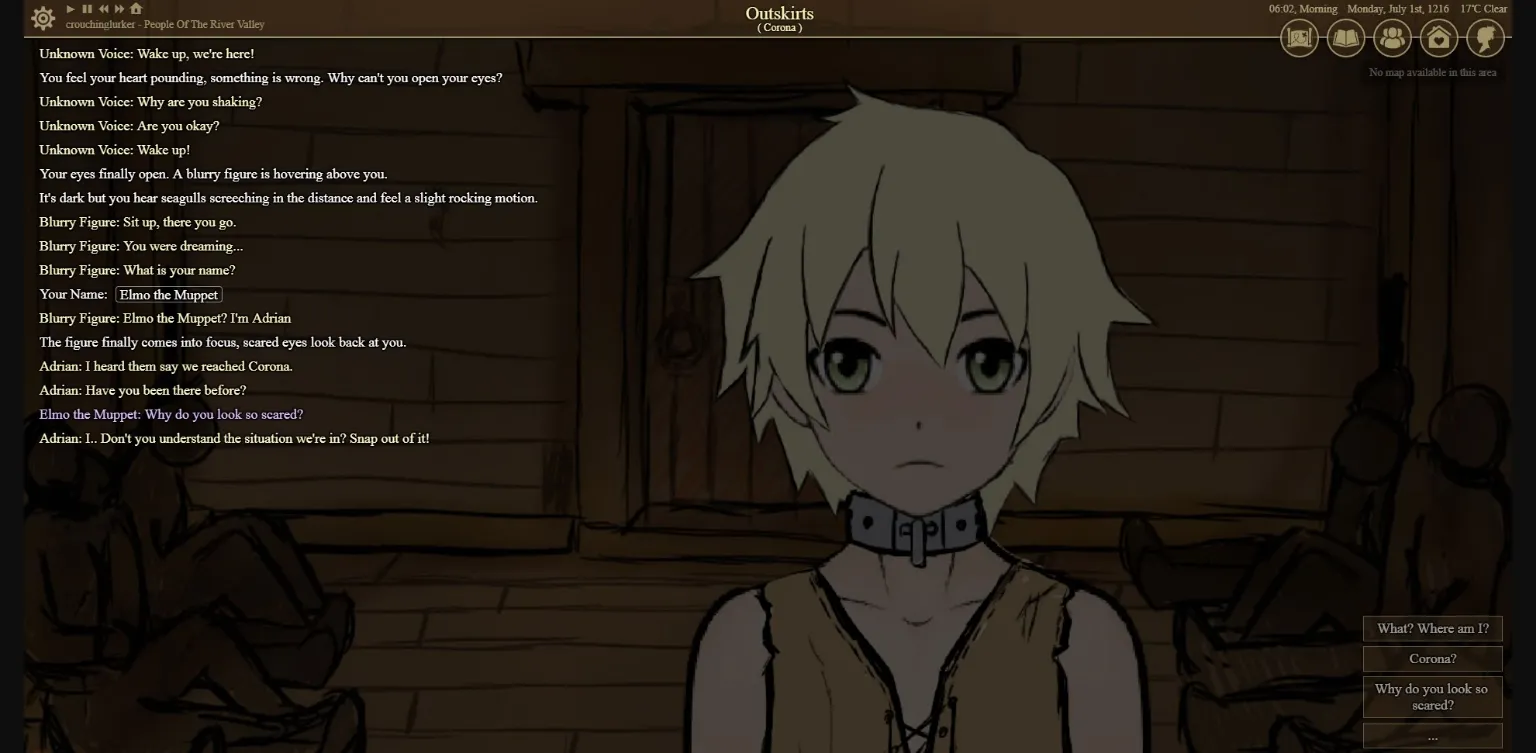Rewind to the previous track
Viewport: 1536px width, 753px height.
(102, 8)
